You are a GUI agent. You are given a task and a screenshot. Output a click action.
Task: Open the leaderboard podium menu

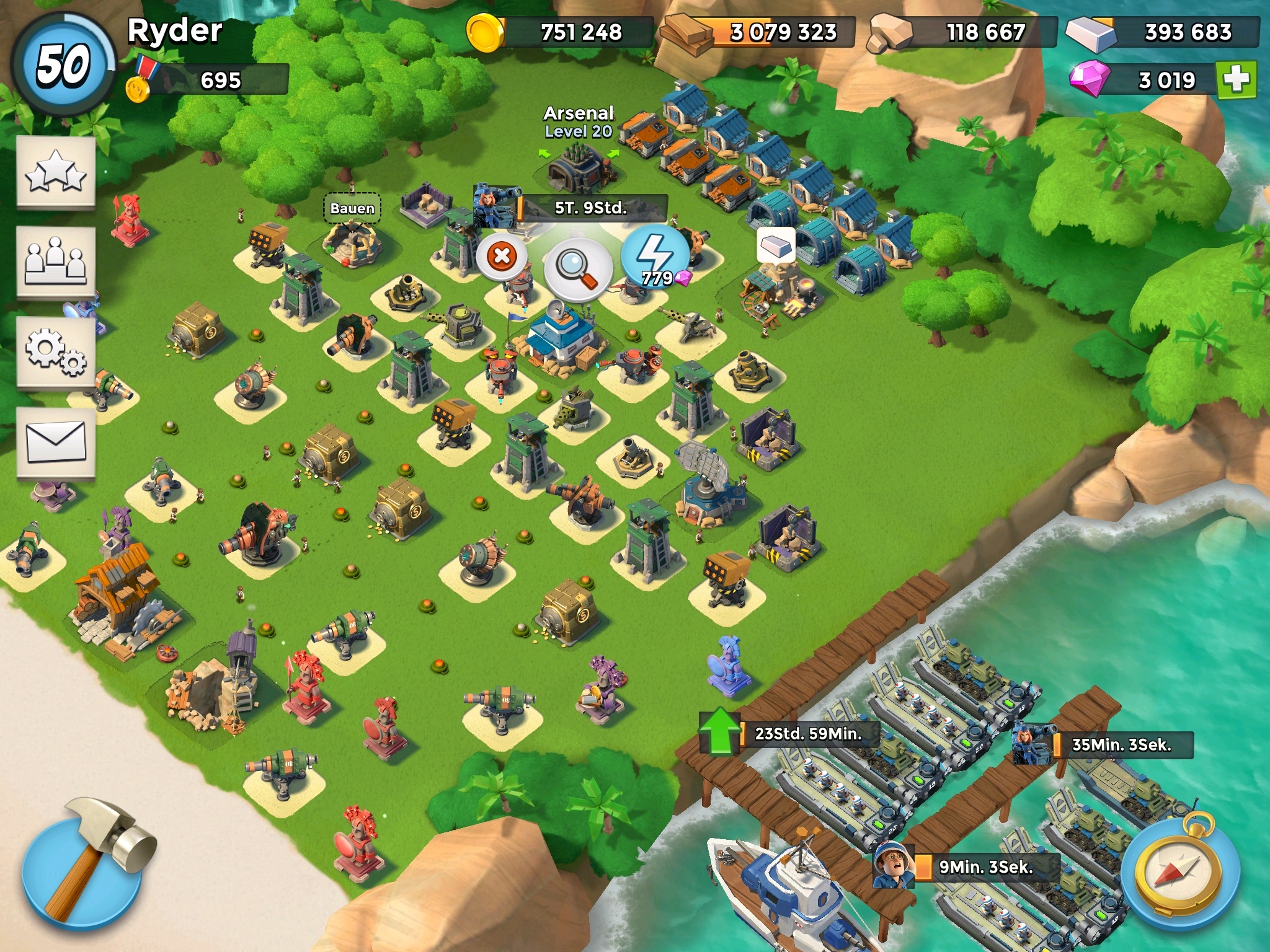click(x=56, y=262)
